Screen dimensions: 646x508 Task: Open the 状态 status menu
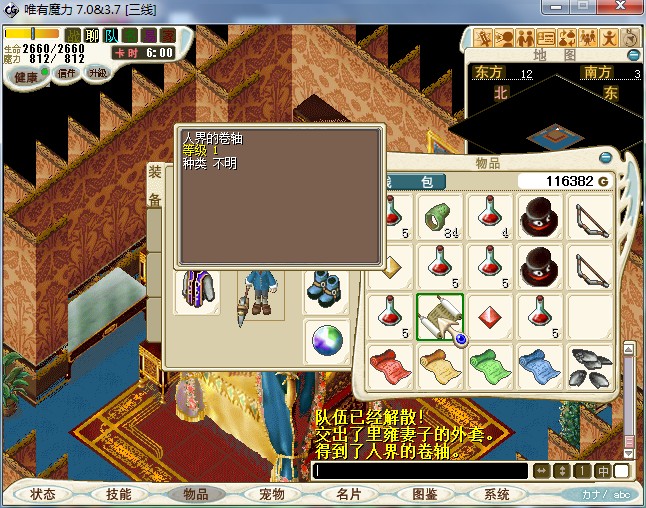coord(43,494)
